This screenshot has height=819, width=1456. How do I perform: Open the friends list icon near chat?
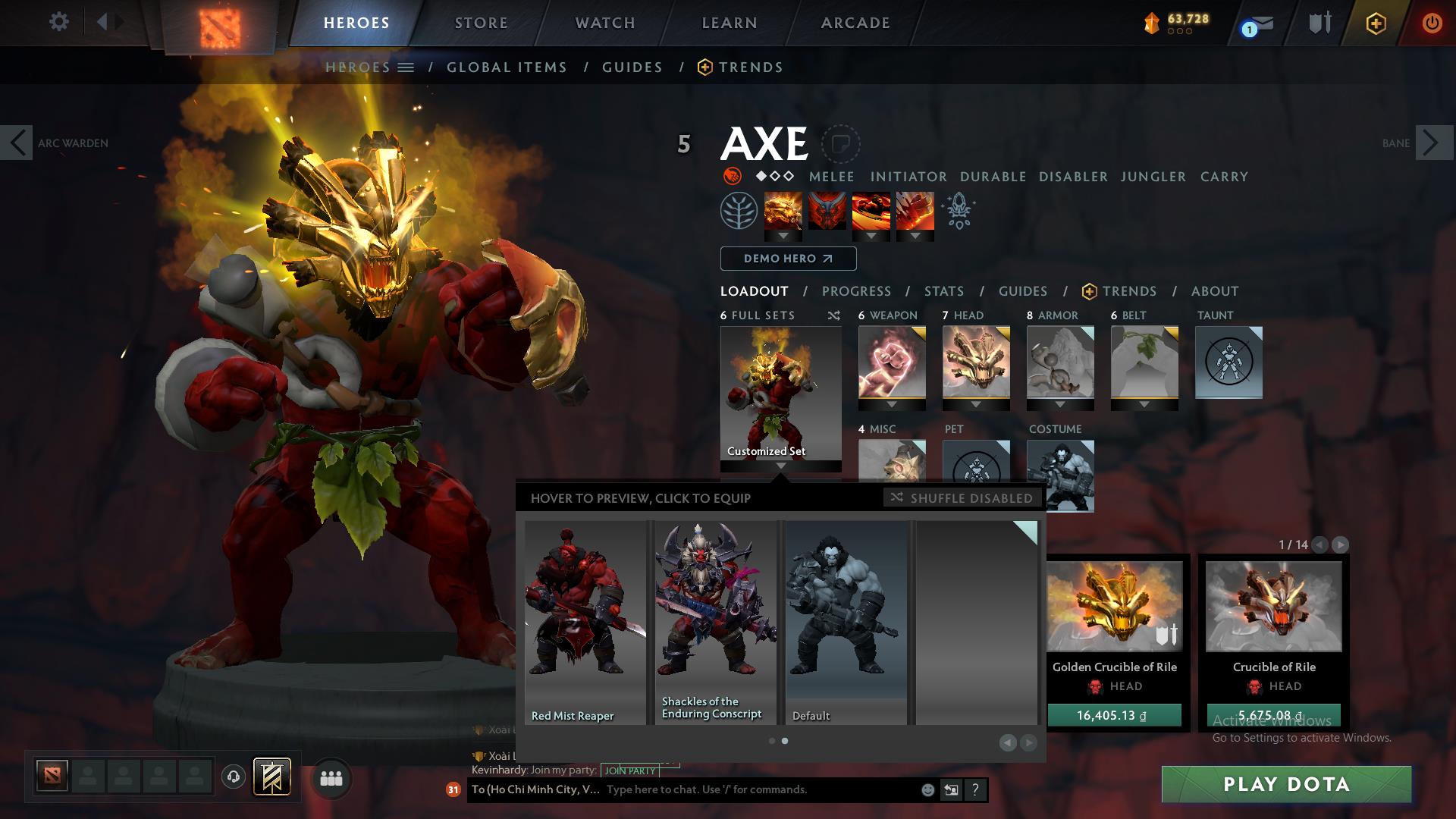[331, 778]
